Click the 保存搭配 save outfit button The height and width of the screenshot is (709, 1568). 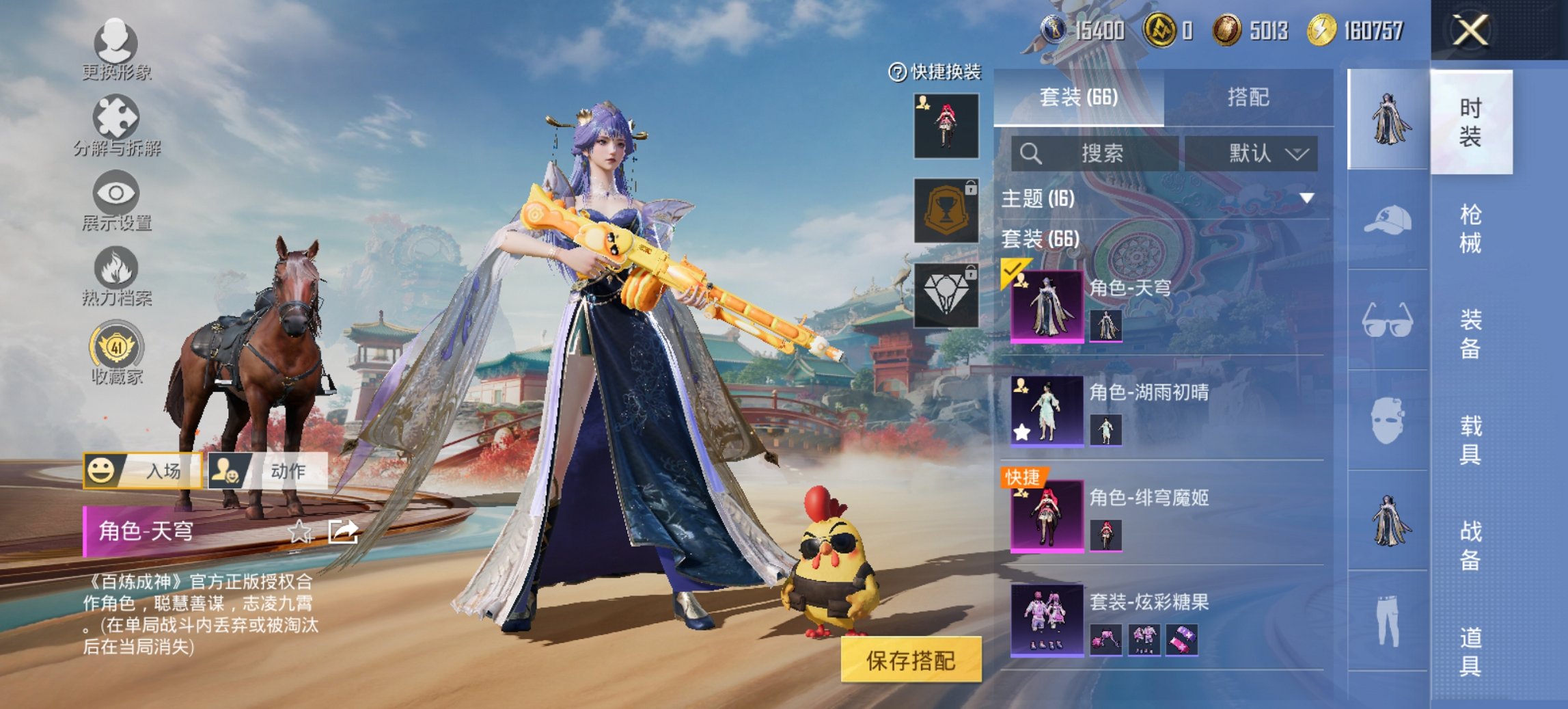coord(911,660)
